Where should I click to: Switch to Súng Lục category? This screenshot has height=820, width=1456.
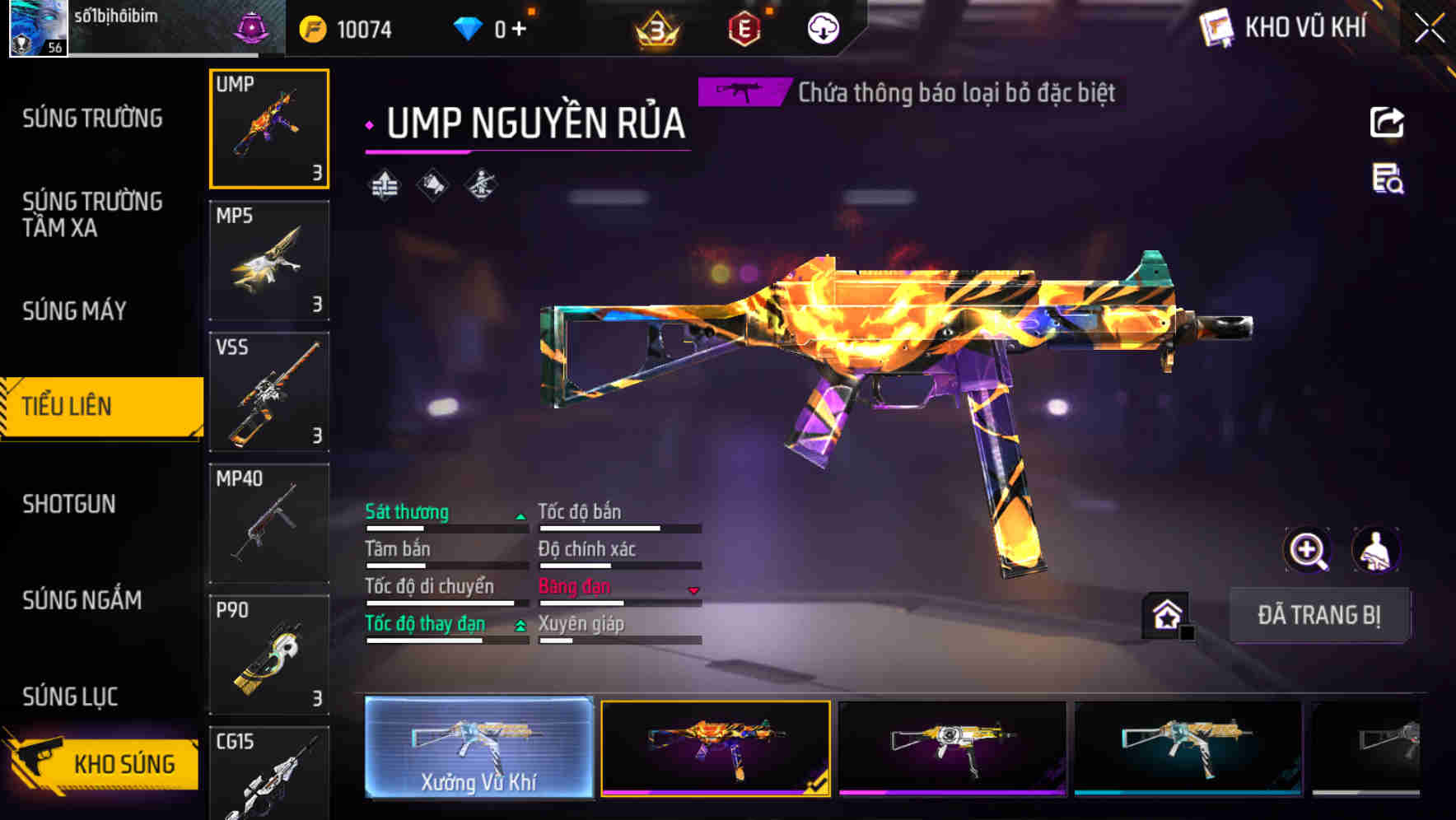pos(70,697)
